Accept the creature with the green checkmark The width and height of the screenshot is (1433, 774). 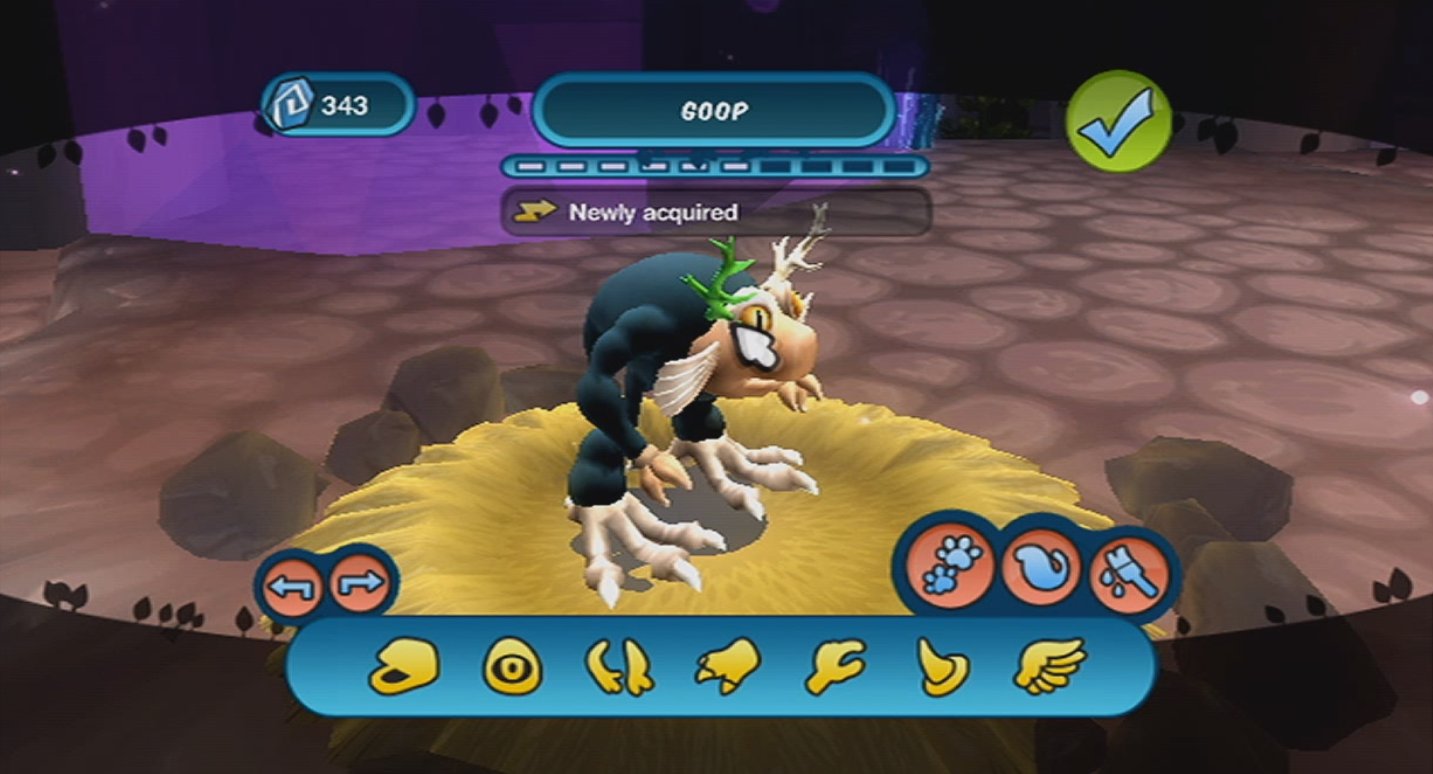1121,120
